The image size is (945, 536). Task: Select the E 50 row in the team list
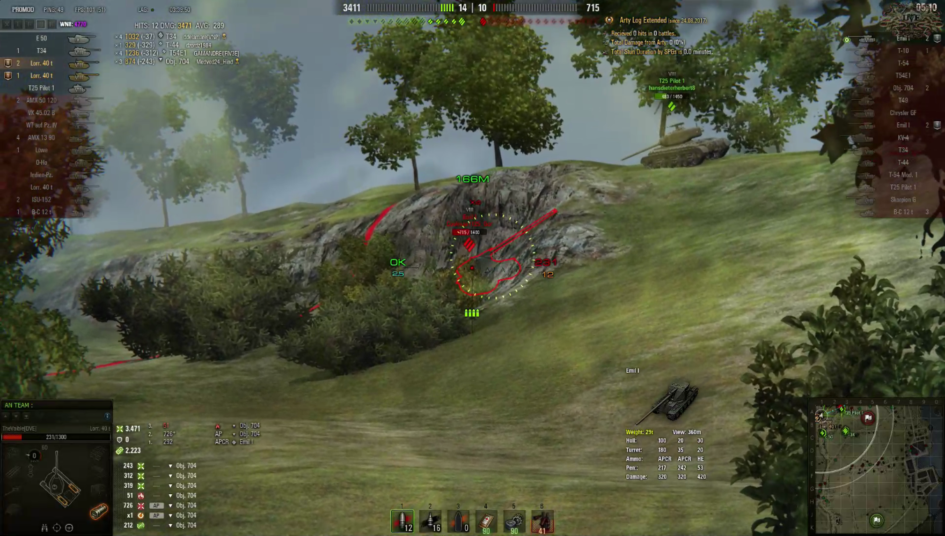[45, 38]
